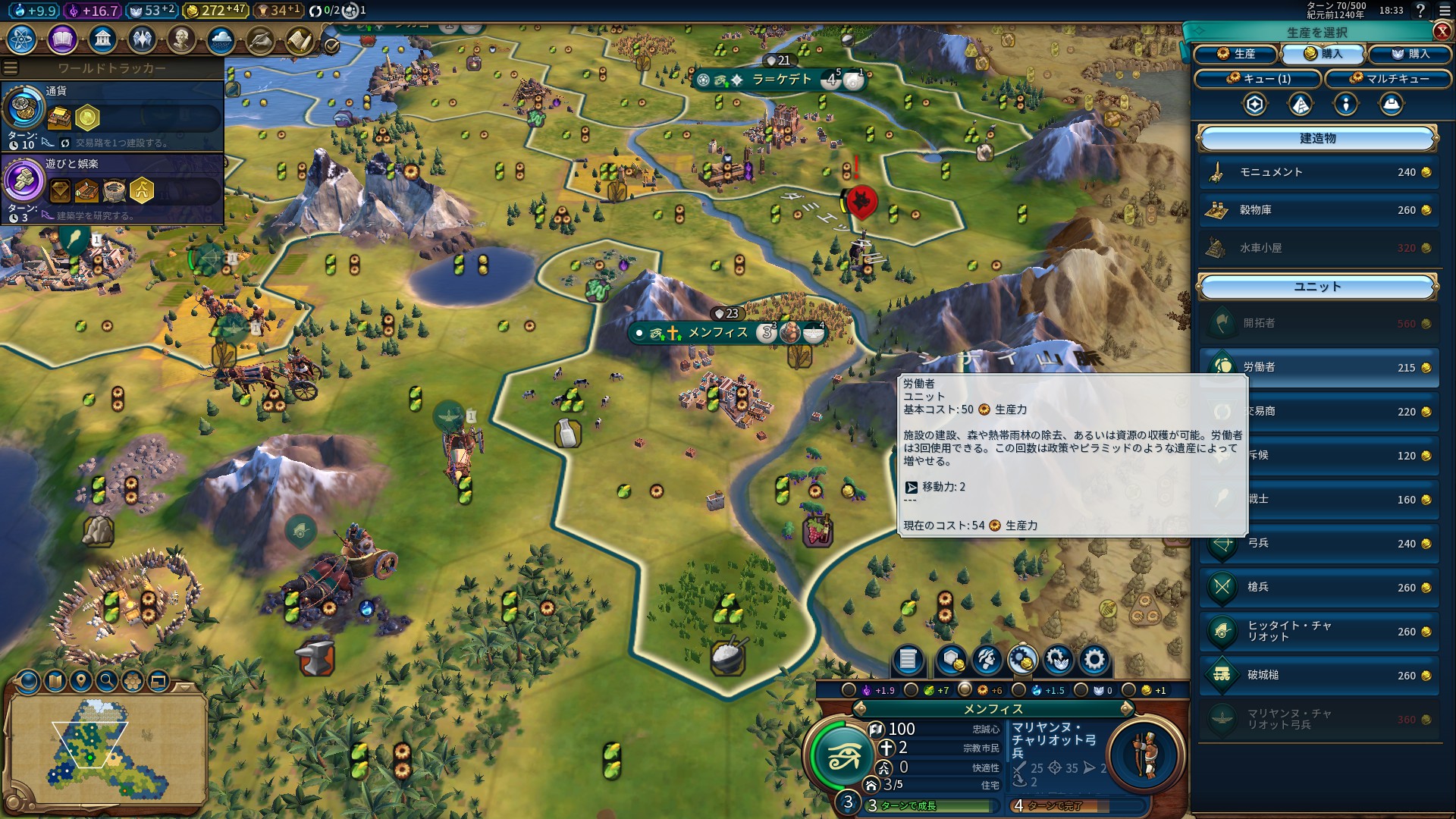Open the ラー=ケデト city banner
The height and width of the screenshot is (819, 1456).
(781, 80)
